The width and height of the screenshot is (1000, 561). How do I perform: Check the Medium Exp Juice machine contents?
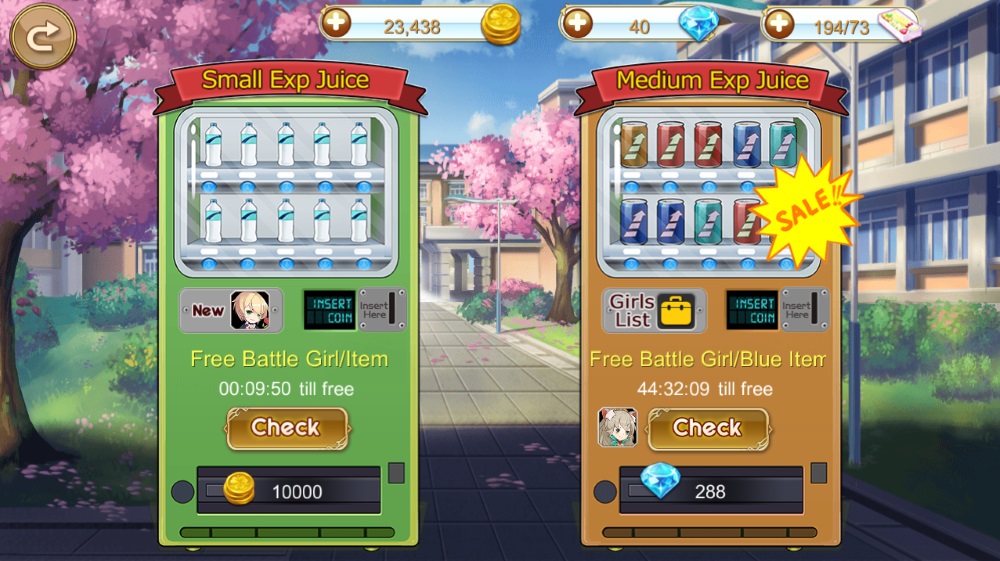tap(708, 428)
